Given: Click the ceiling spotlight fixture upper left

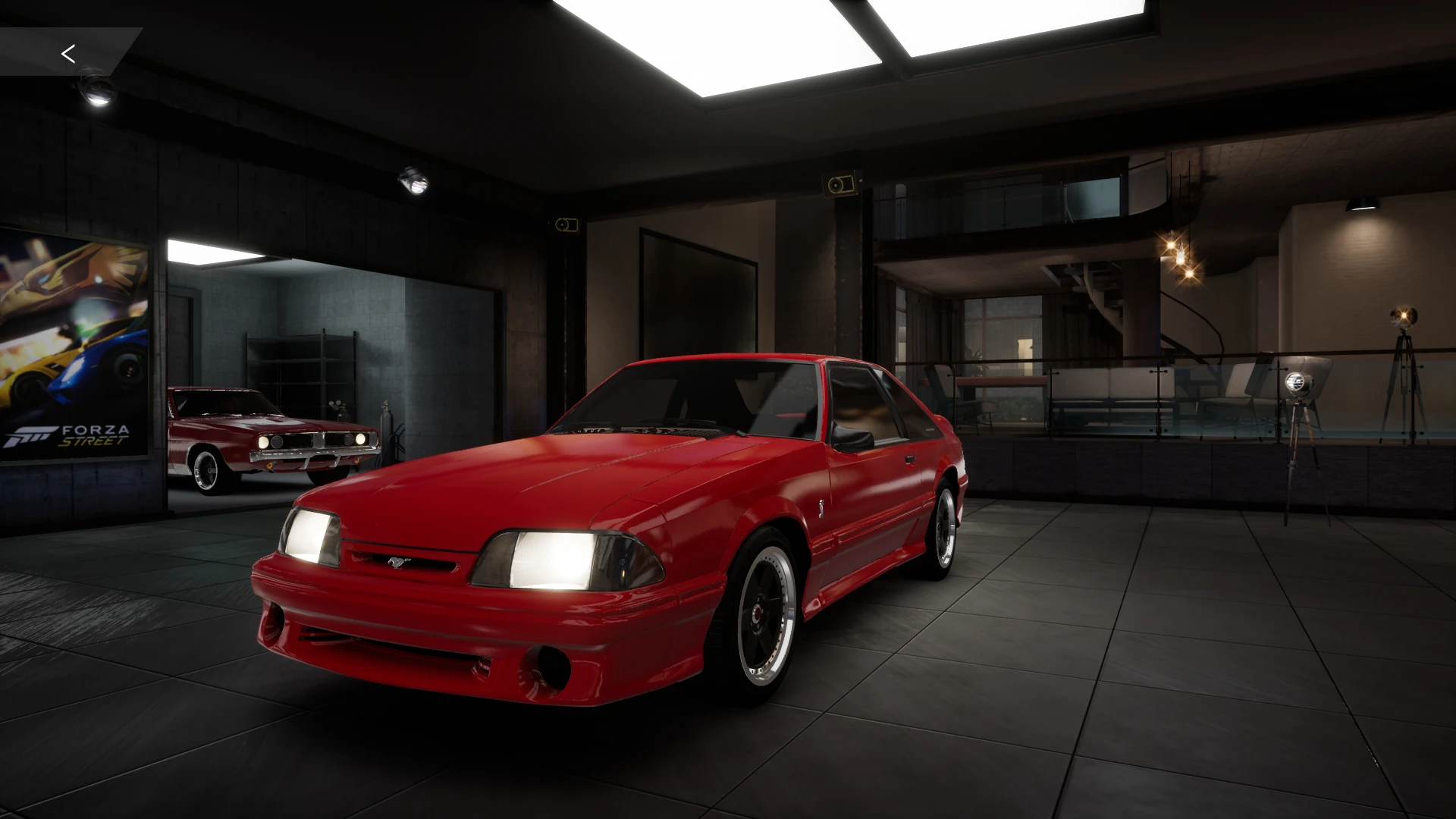Looking at the screenshot, I should 95,87.
